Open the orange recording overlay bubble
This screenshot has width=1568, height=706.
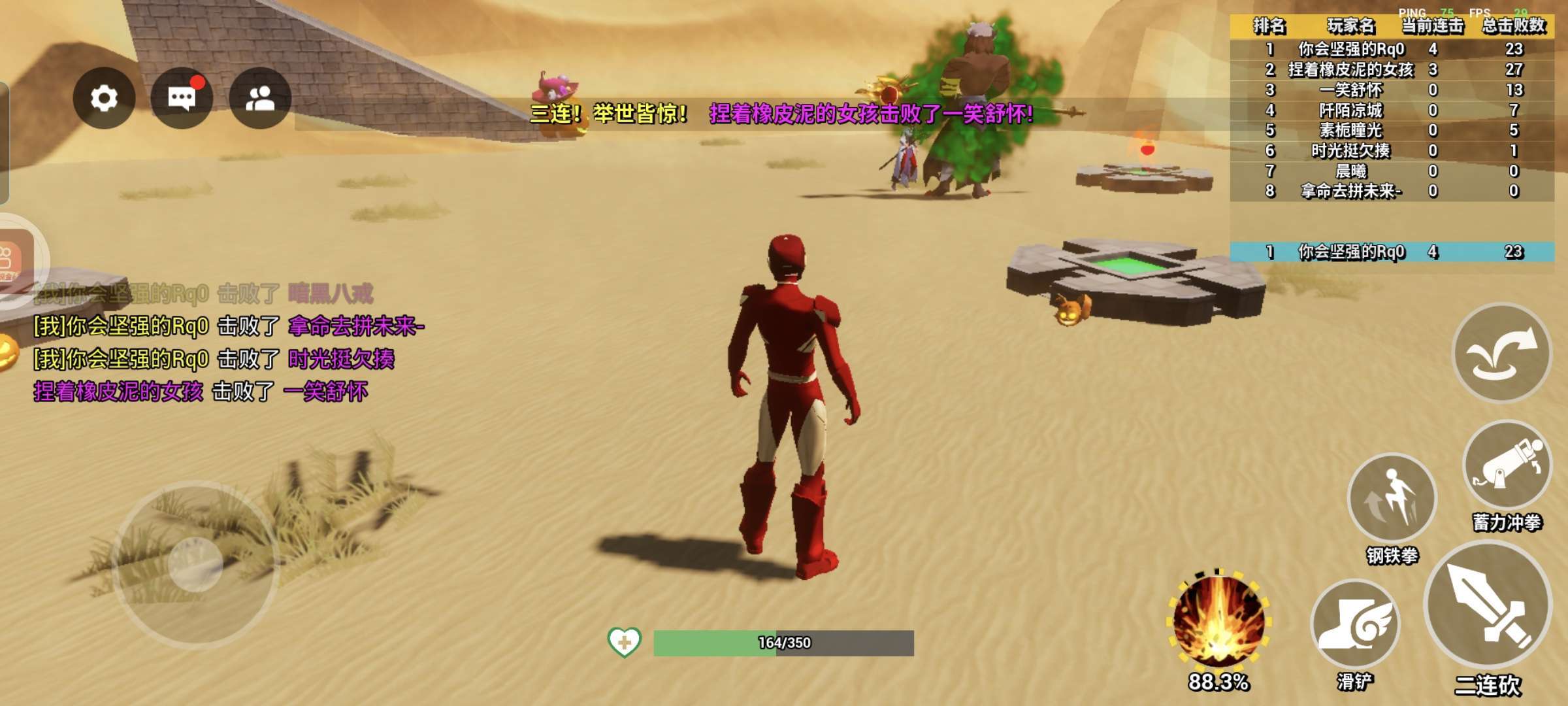point(14,260)
